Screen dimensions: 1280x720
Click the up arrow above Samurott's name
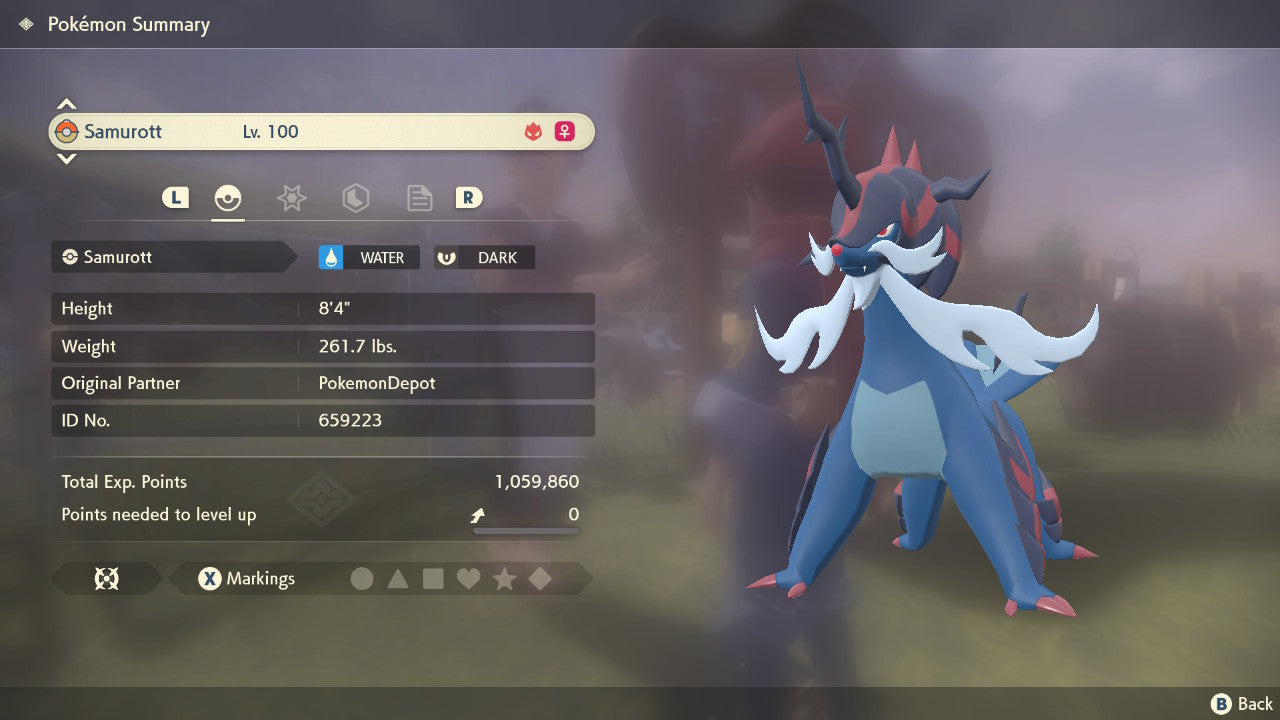point(66,104)
